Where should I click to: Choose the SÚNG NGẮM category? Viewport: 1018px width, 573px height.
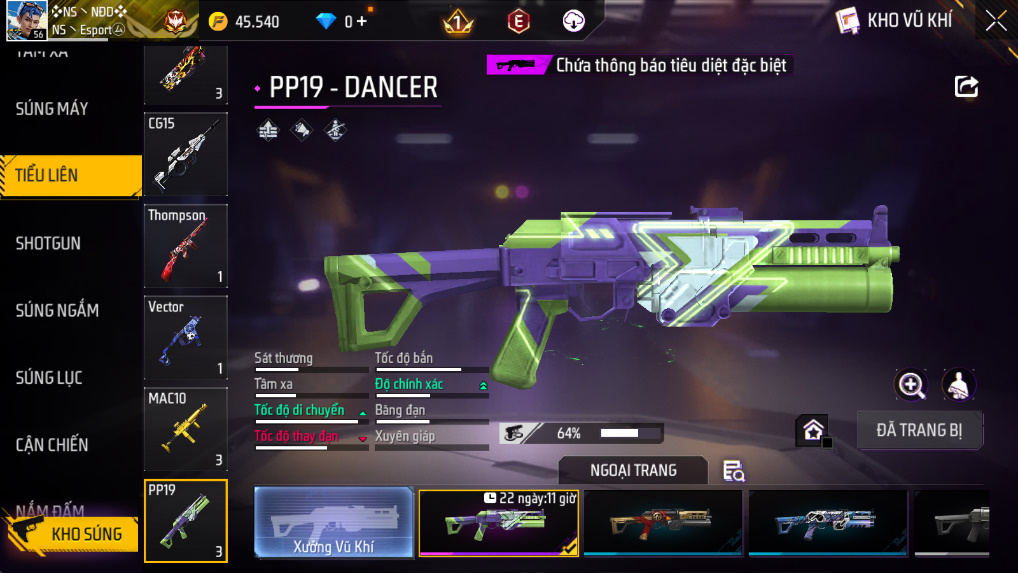pyautogui.click(x=57, y=310)
